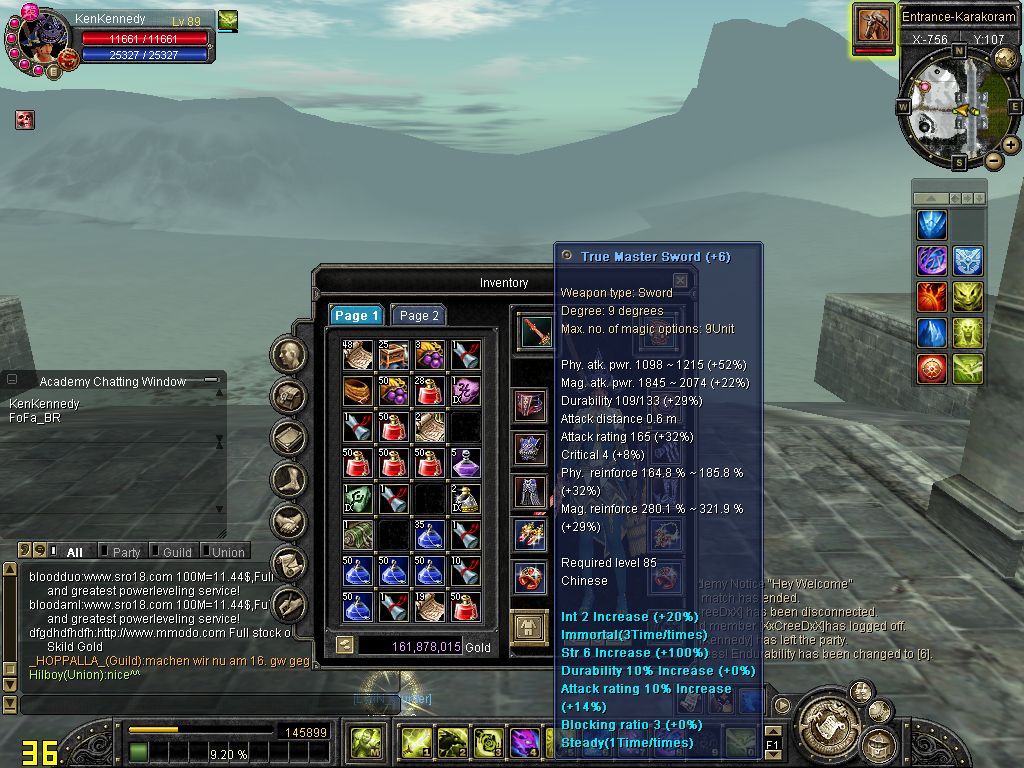Click the handshake side menu button

tap(289, 521)
